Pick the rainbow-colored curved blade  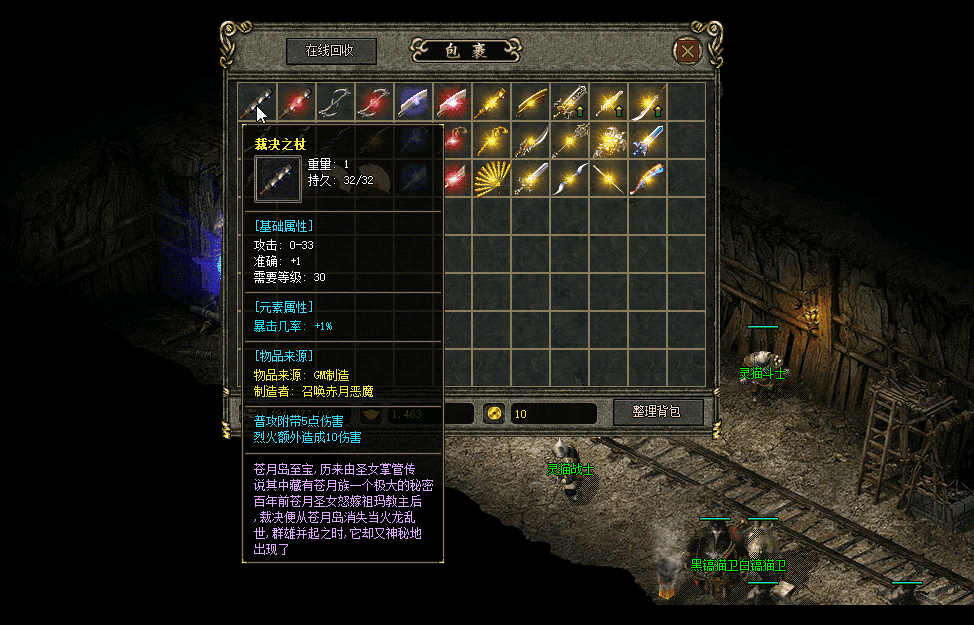click(x=647, y=179)
